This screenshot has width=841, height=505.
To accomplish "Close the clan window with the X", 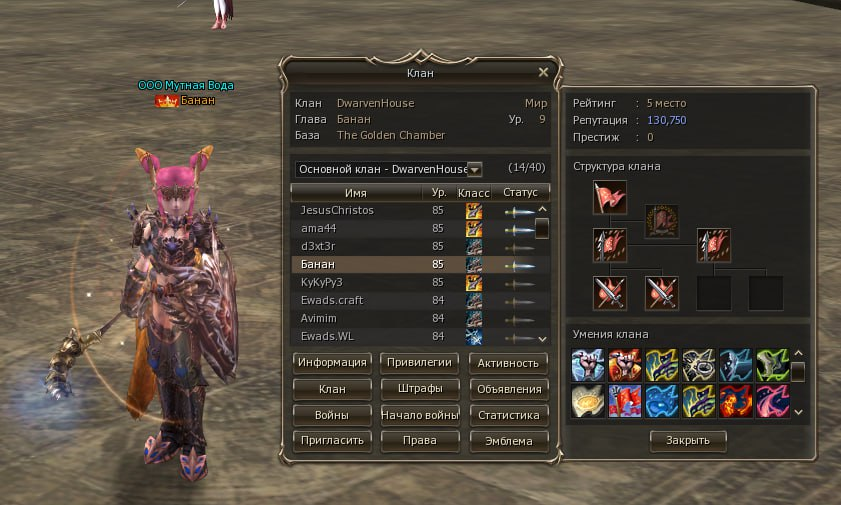I will tap(543, 72).
